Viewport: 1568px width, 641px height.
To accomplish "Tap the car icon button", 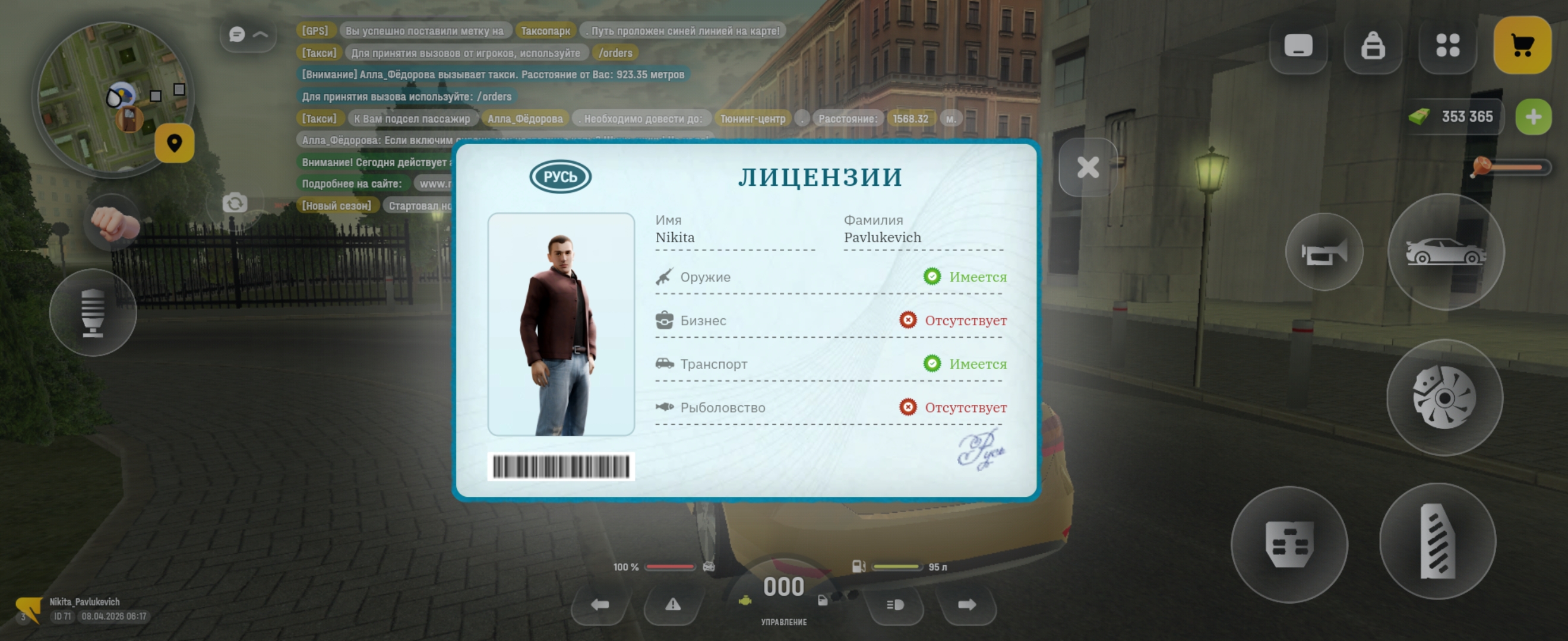I will [x=1446, y=252].
